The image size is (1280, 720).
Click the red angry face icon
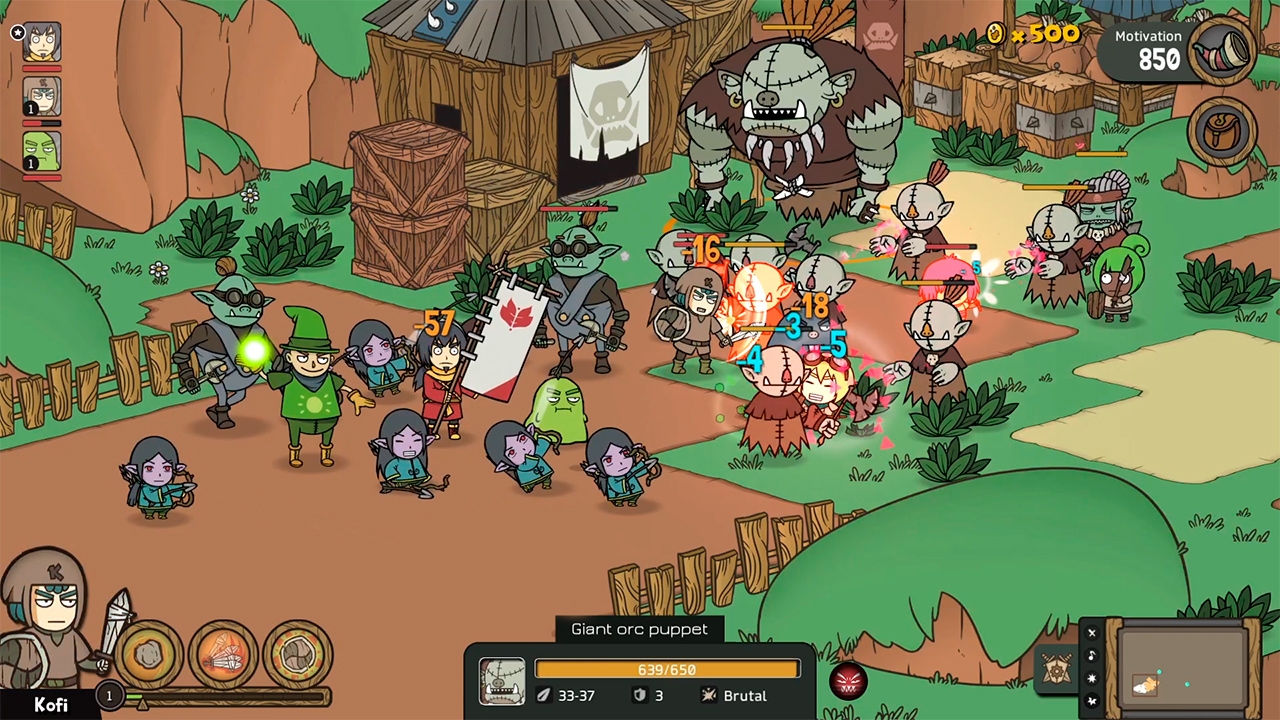(848, 681)
